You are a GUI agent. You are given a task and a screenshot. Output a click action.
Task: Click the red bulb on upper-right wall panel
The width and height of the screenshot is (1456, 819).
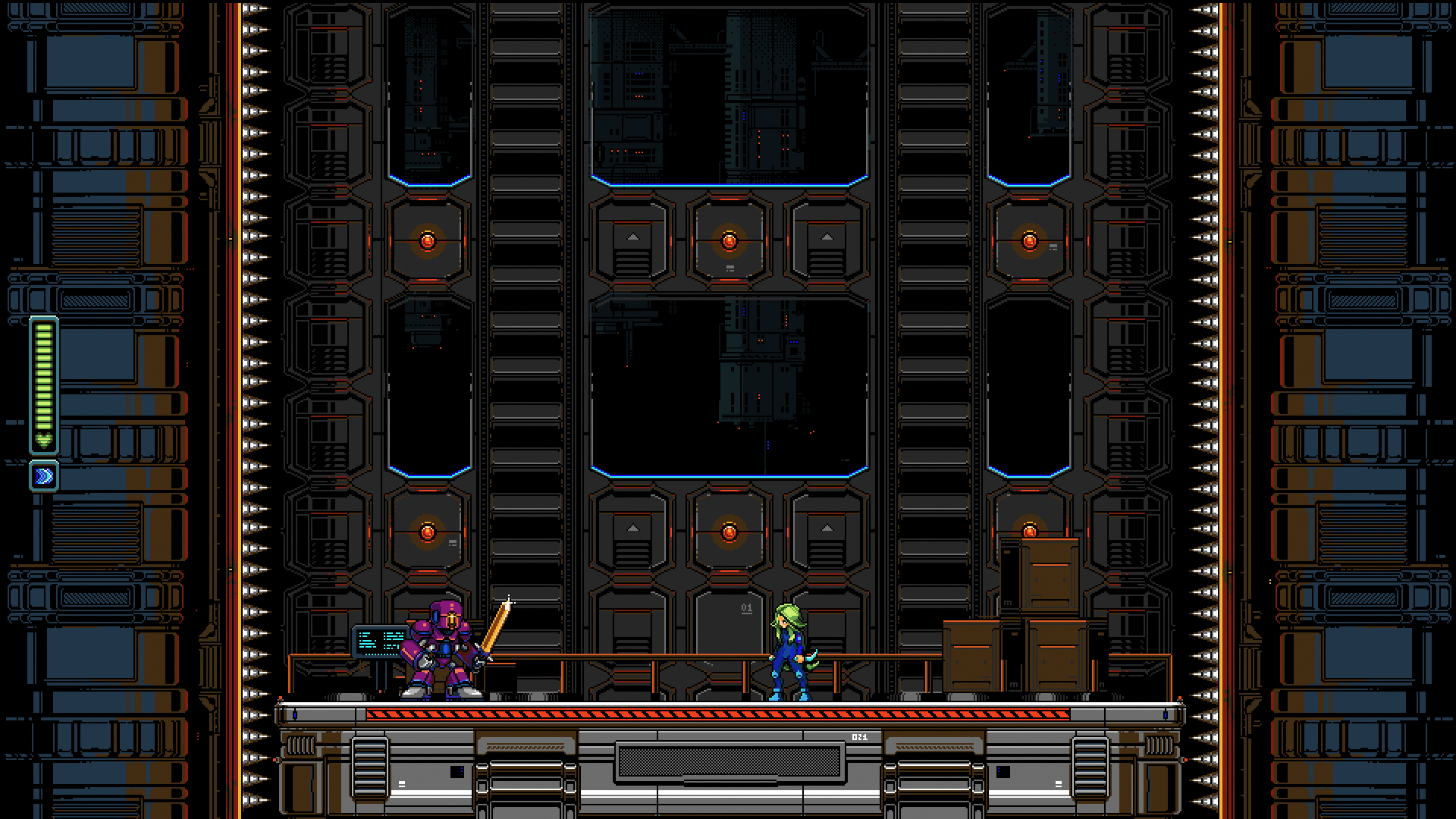1029,240
